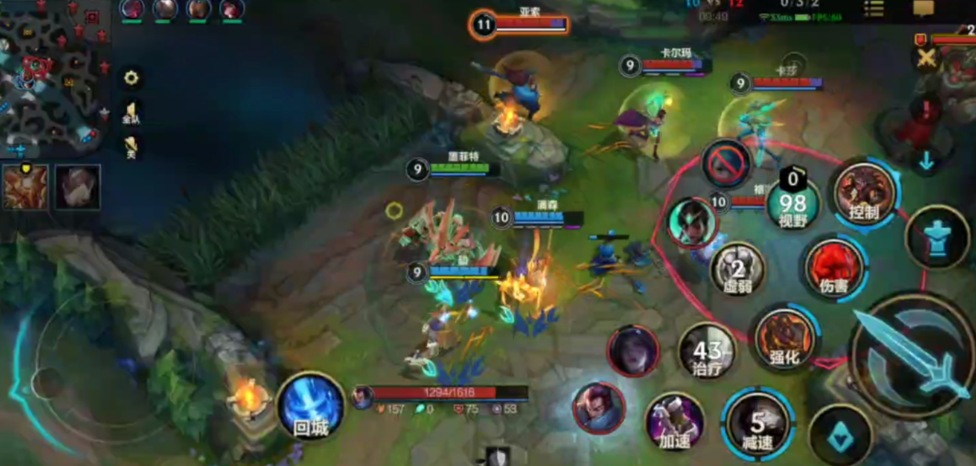Buy the first recommended shop item
The width and height of the screenshot is (976, 466).
click(24, 187)
